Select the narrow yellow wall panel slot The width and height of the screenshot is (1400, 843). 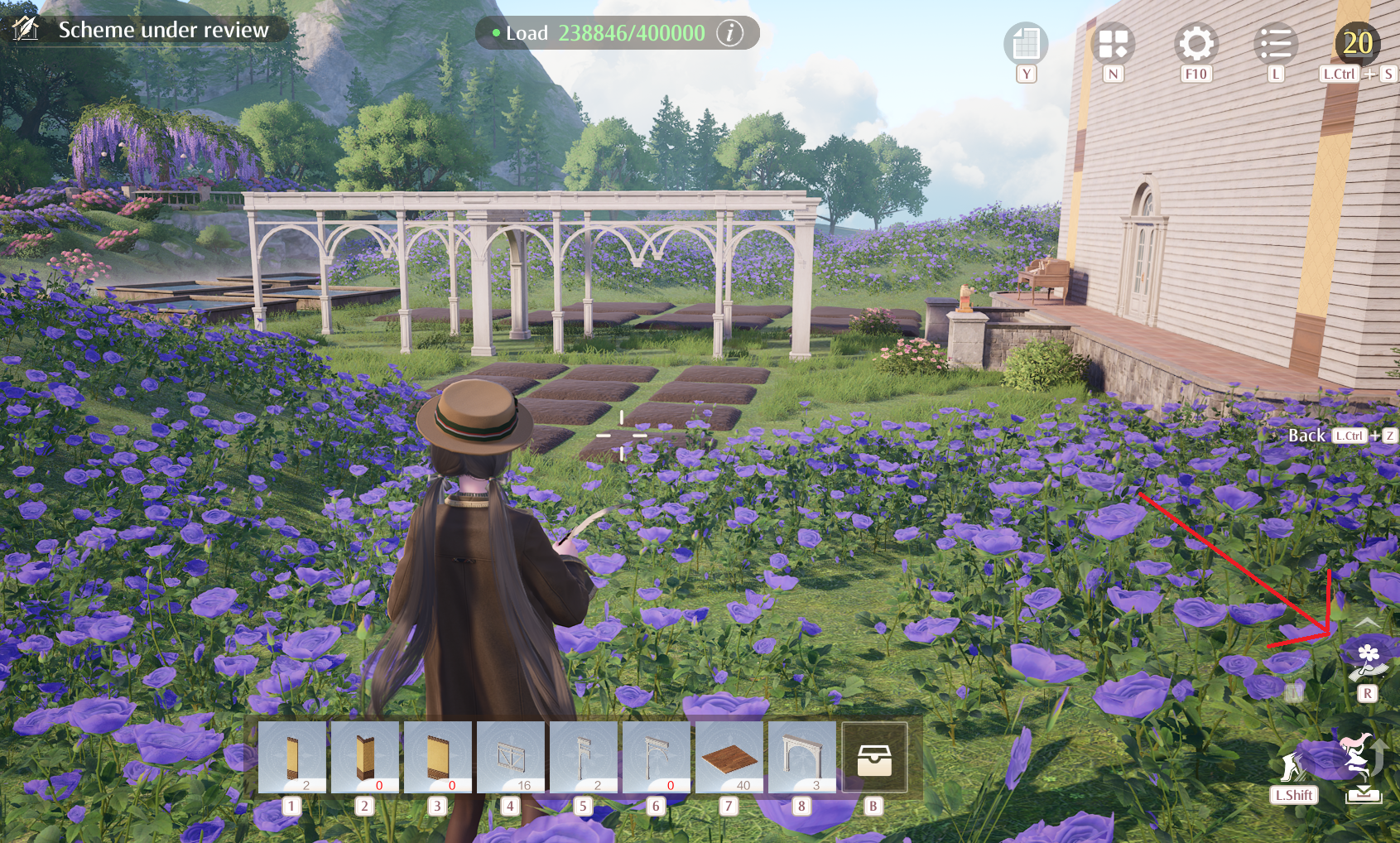pos(292,757)
